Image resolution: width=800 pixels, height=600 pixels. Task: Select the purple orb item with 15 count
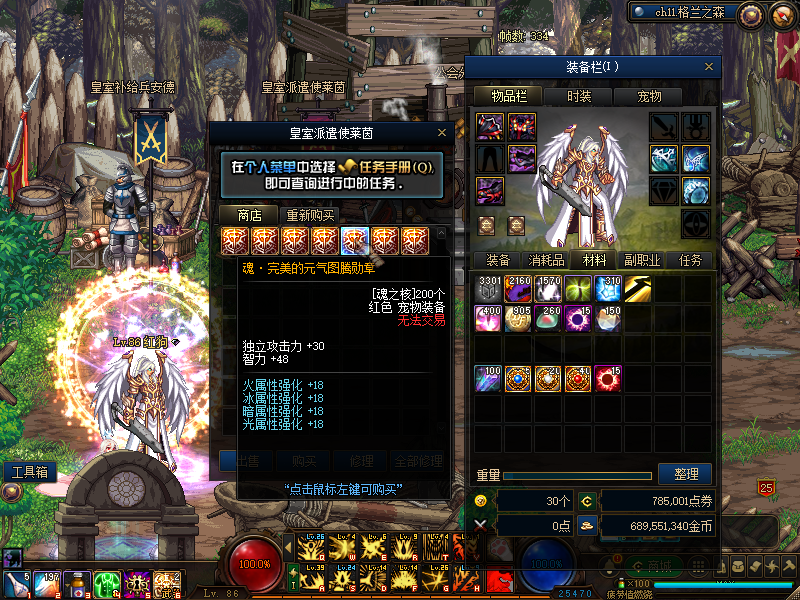[x=579, y=319]
